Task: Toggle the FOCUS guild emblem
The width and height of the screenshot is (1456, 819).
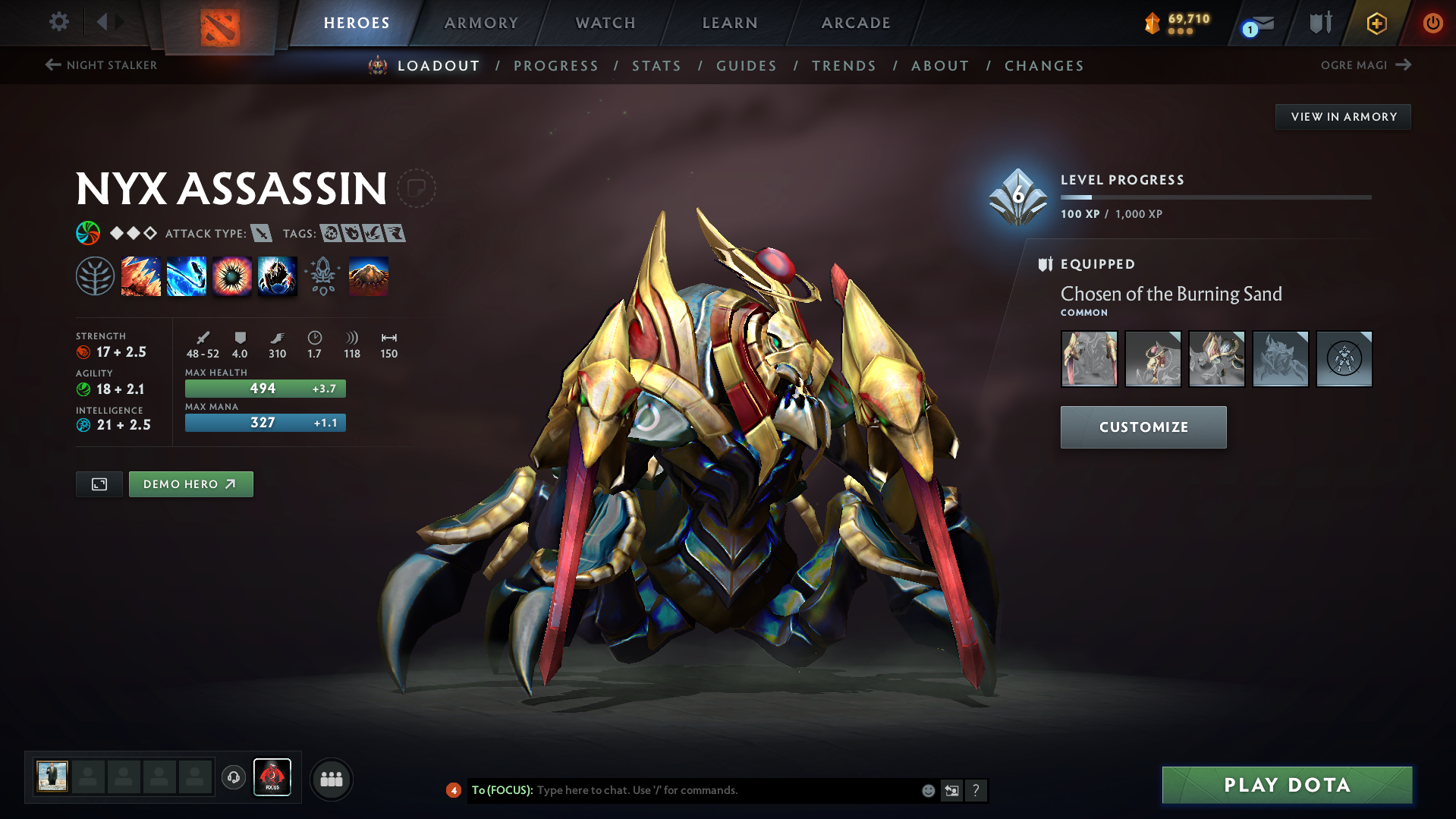Action: (272, 776)
